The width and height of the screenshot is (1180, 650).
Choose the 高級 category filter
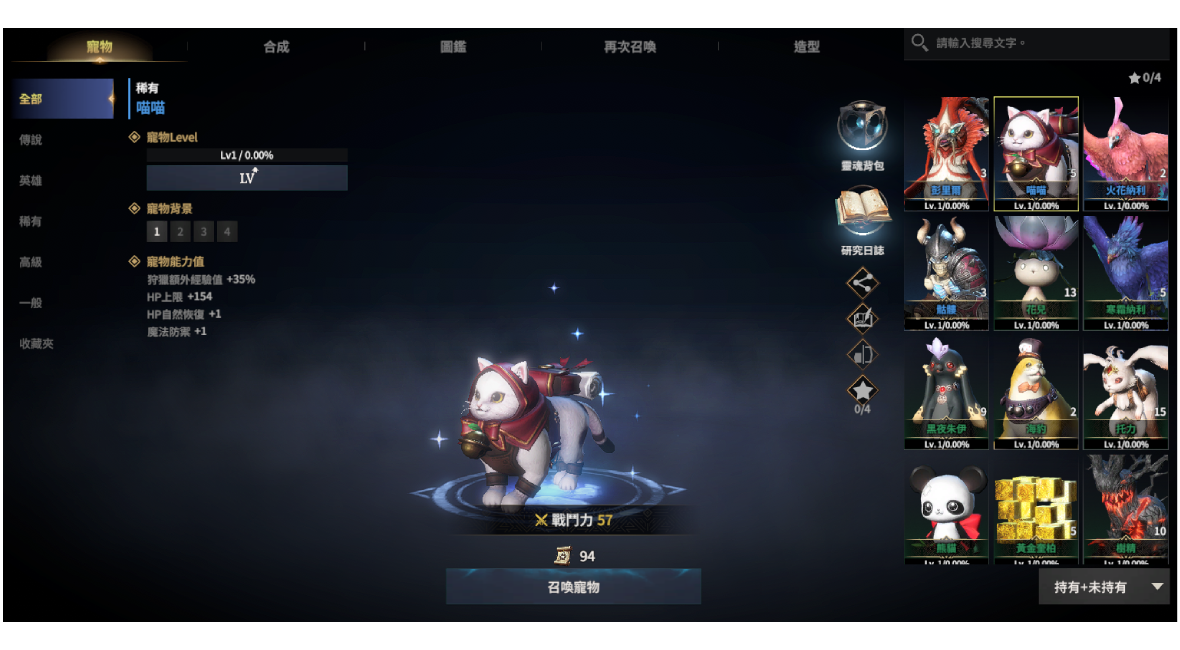pos(31,262)
